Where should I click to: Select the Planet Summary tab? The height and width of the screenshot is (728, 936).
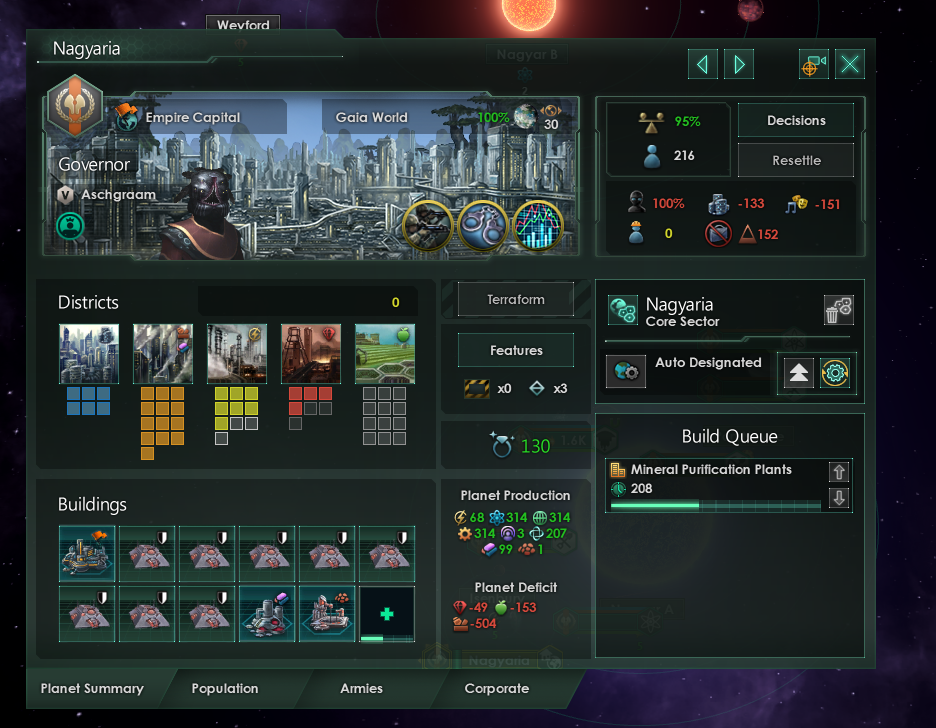click(92, 688)
